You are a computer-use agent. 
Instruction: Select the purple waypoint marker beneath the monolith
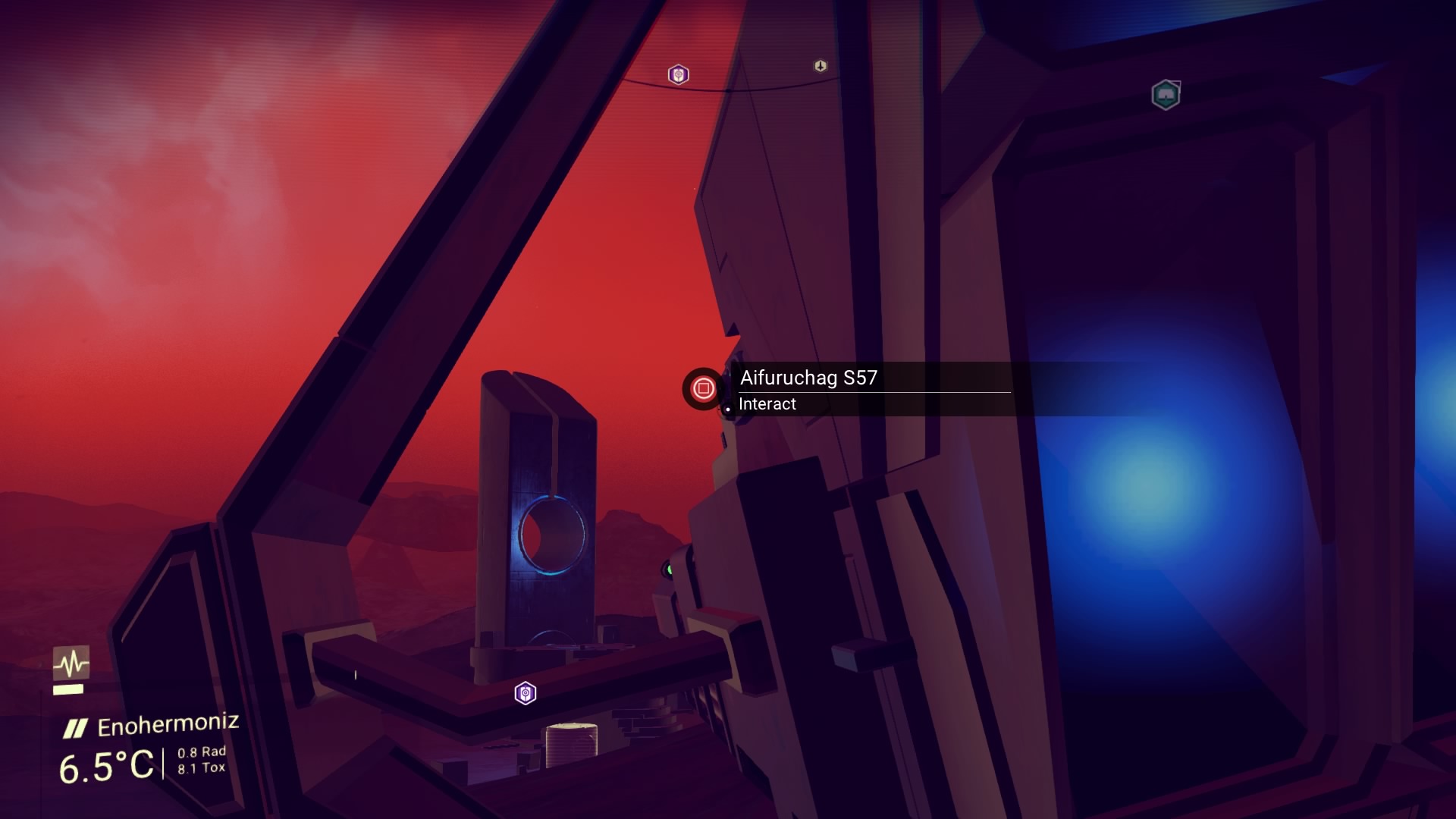tap(526, 693)
